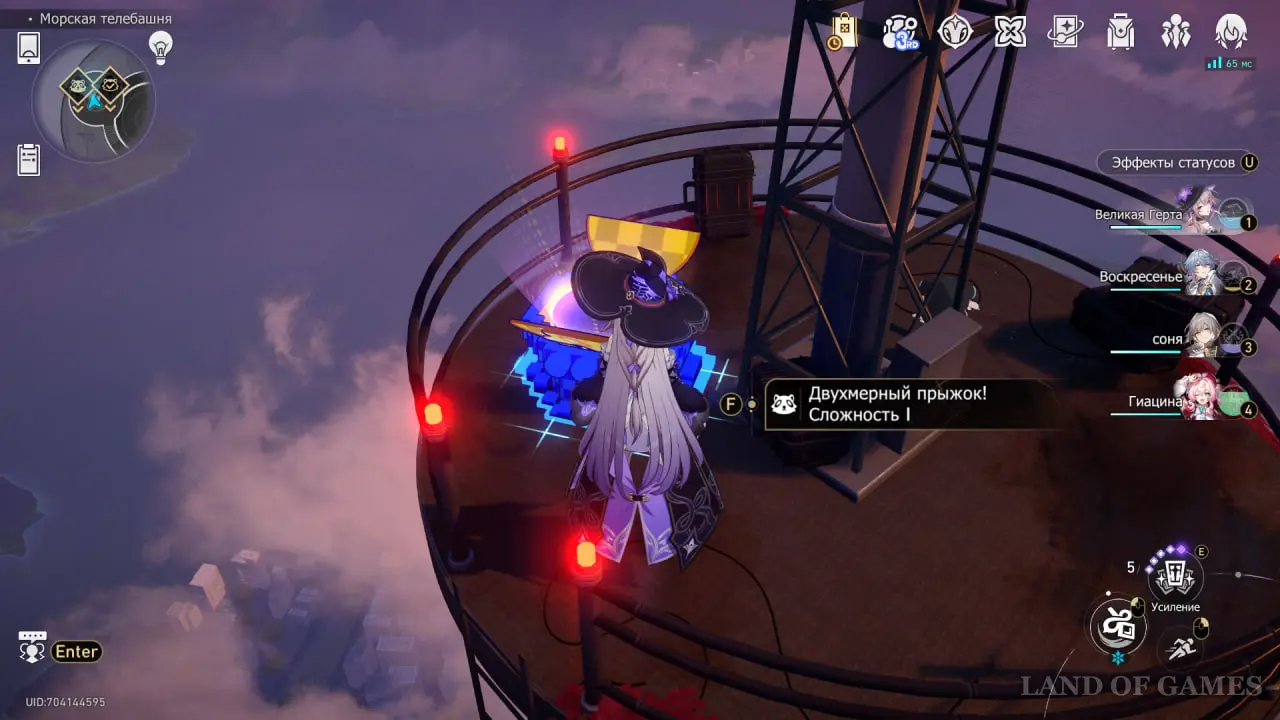Viewport: 1280px width, 720px height.
Task: Open the 3rd anniversary event icon
Action: click(900, 32)
